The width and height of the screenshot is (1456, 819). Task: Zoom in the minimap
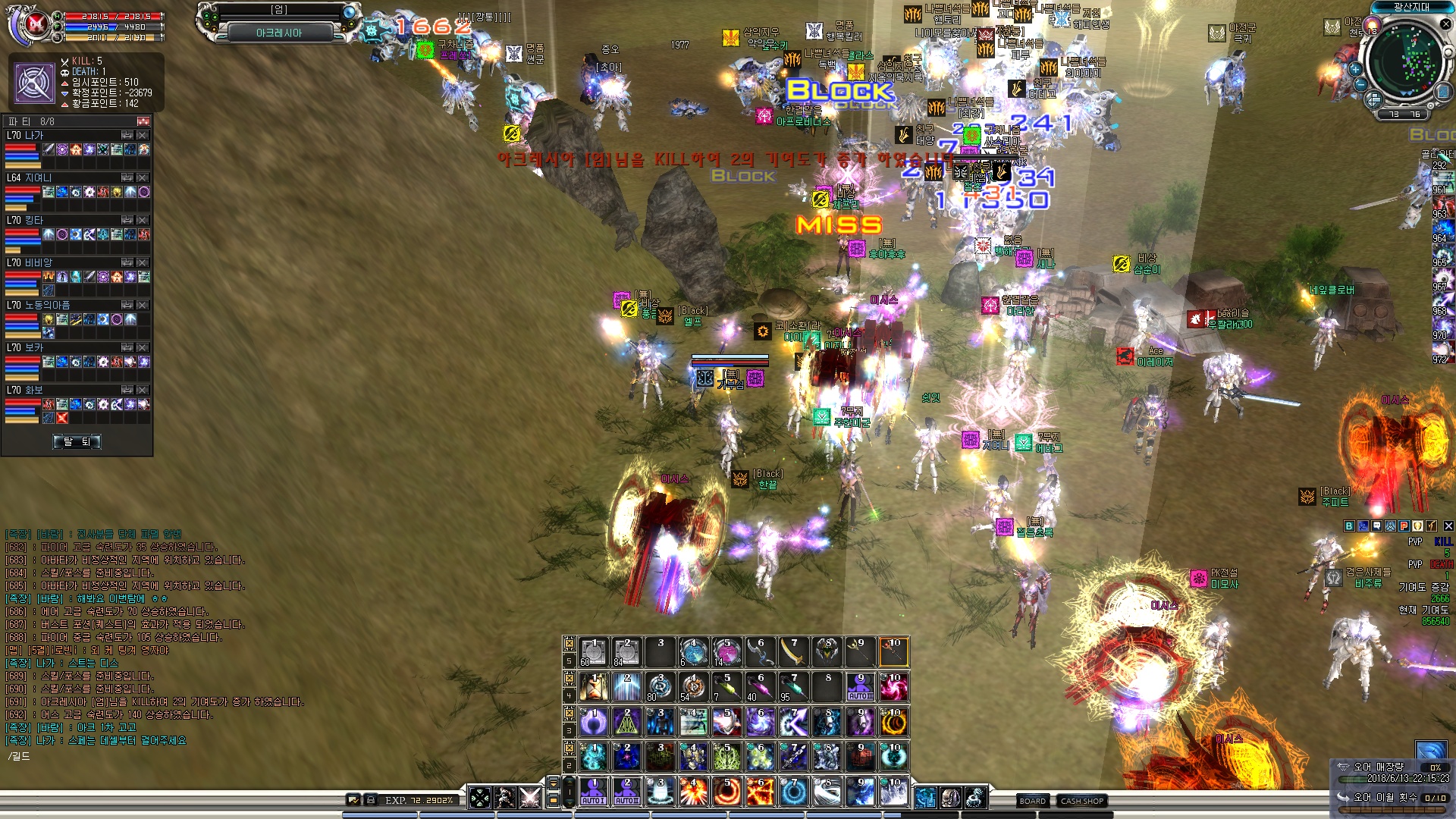[1355, 69]
